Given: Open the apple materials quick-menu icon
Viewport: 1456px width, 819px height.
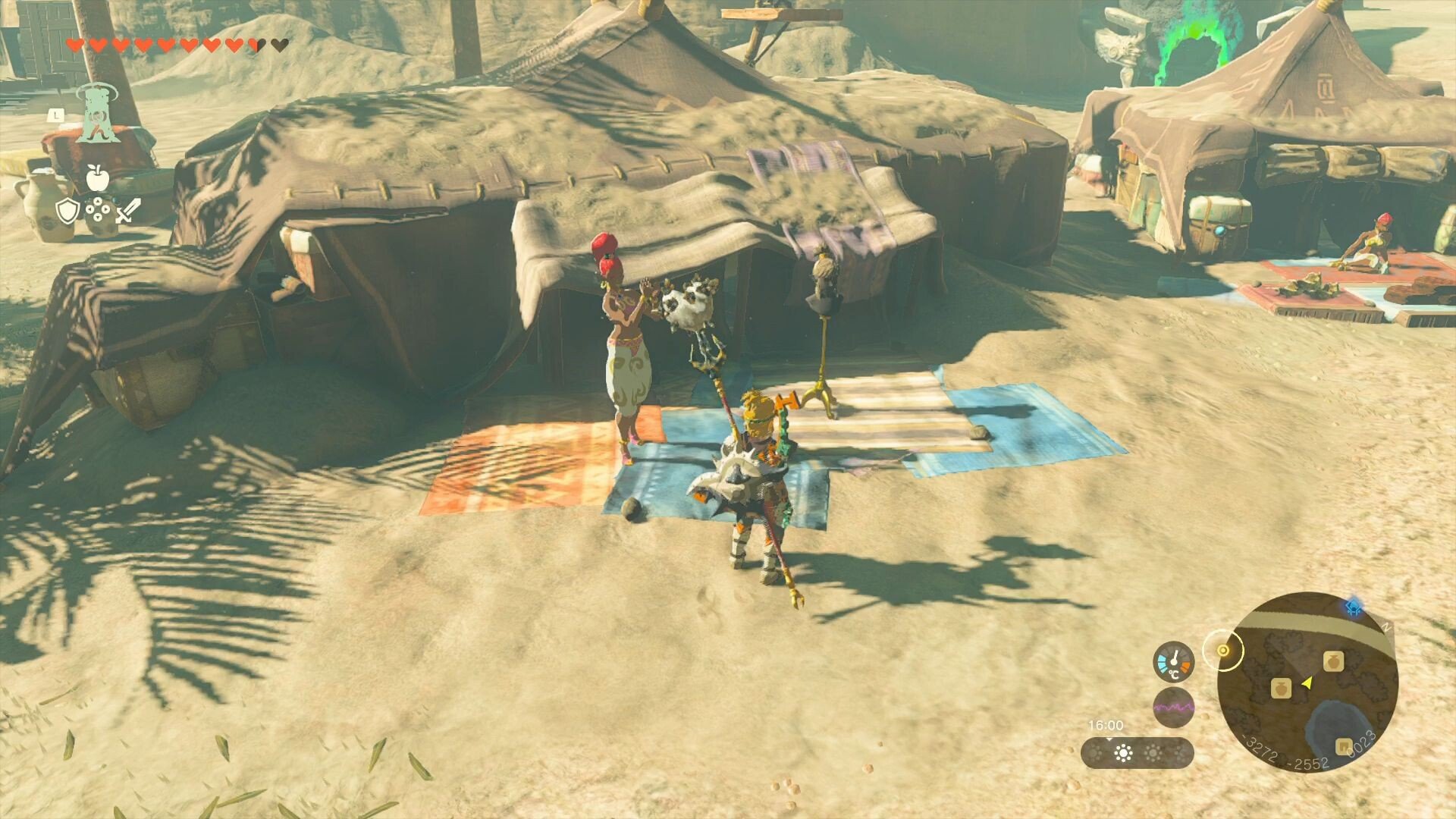Looking at the screenshot, I should [97, 177].
